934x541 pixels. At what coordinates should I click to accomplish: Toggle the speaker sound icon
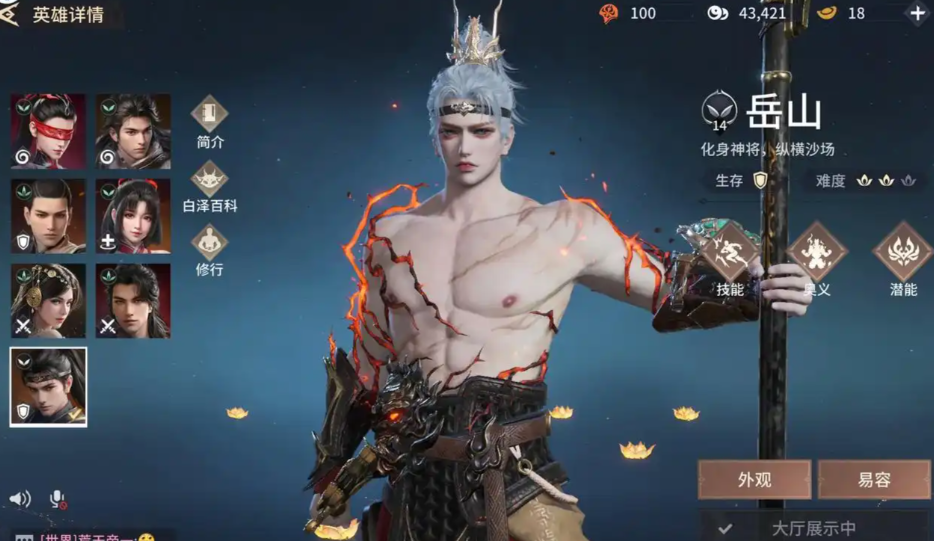(20, 498)
